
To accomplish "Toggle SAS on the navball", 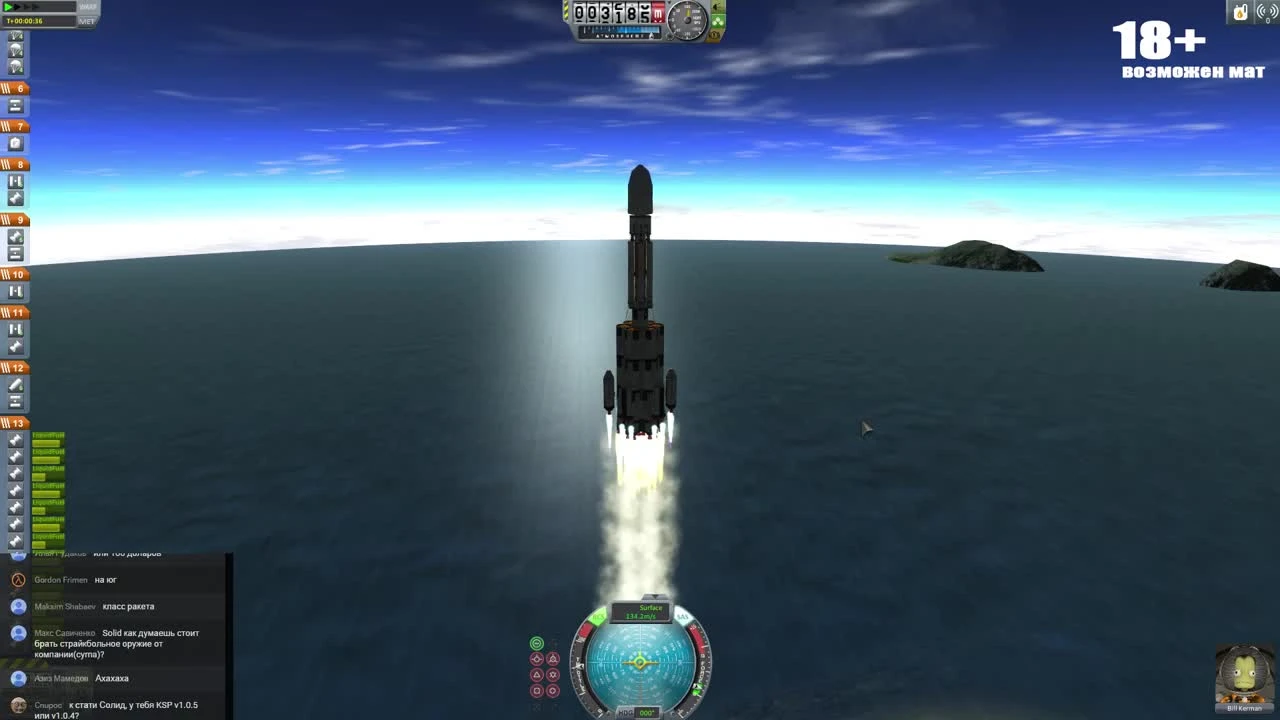I will (x=682, y=616).
